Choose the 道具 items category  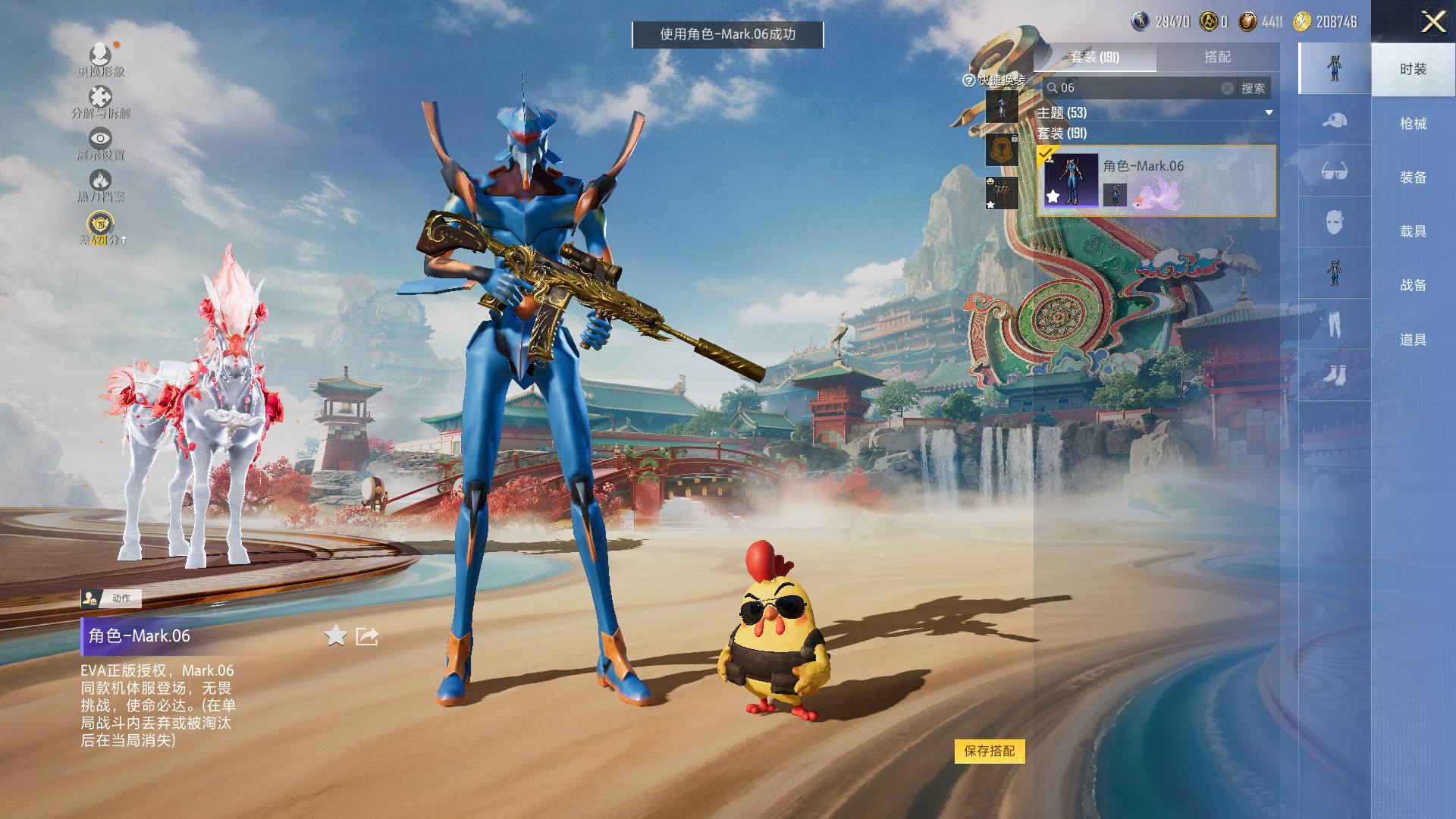pyautogui.click(x=1413, y=340)
